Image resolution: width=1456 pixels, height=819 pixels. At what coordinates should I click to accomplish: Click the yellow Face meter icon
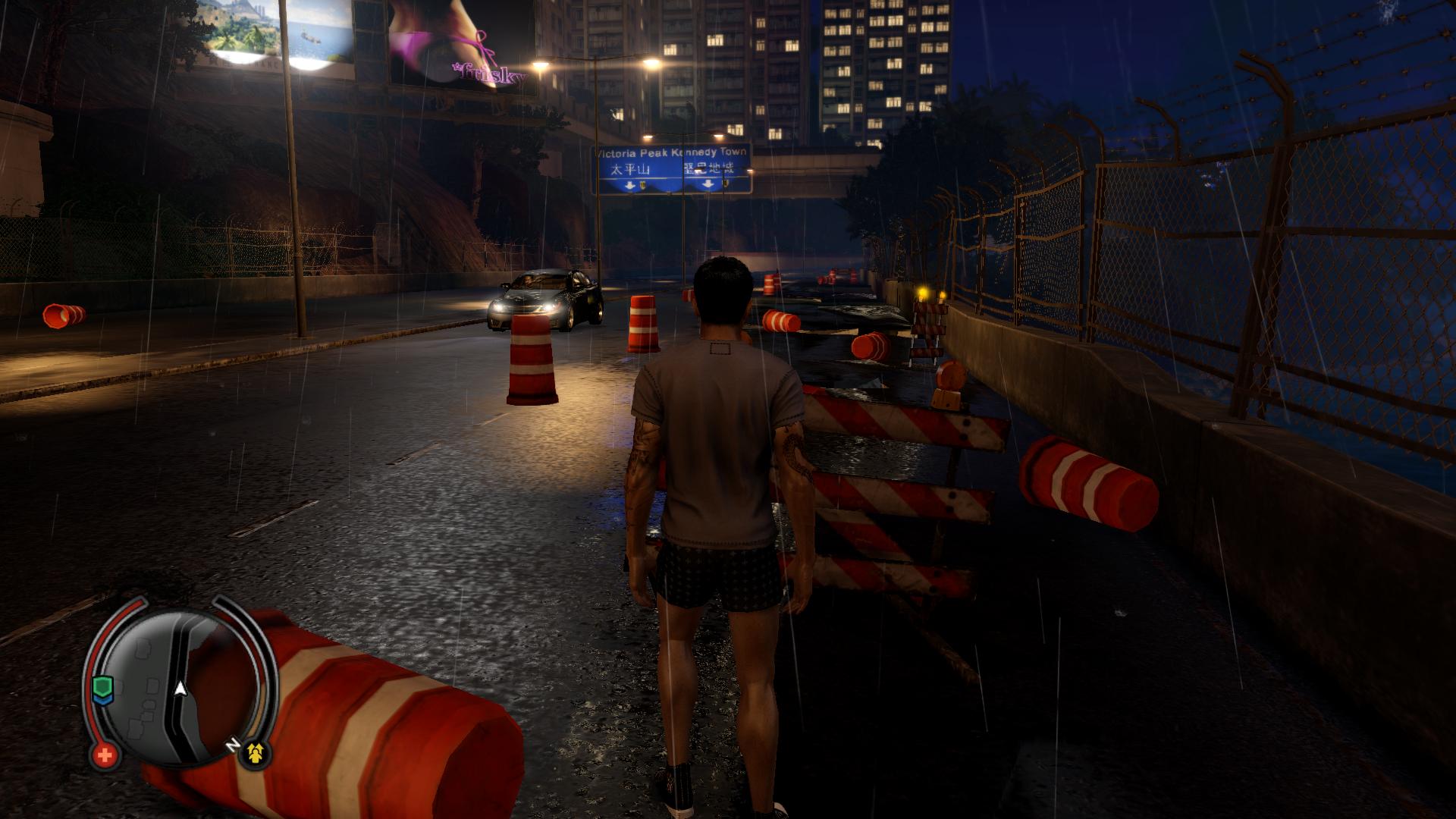pyautogui.click(x=256, y=752)
